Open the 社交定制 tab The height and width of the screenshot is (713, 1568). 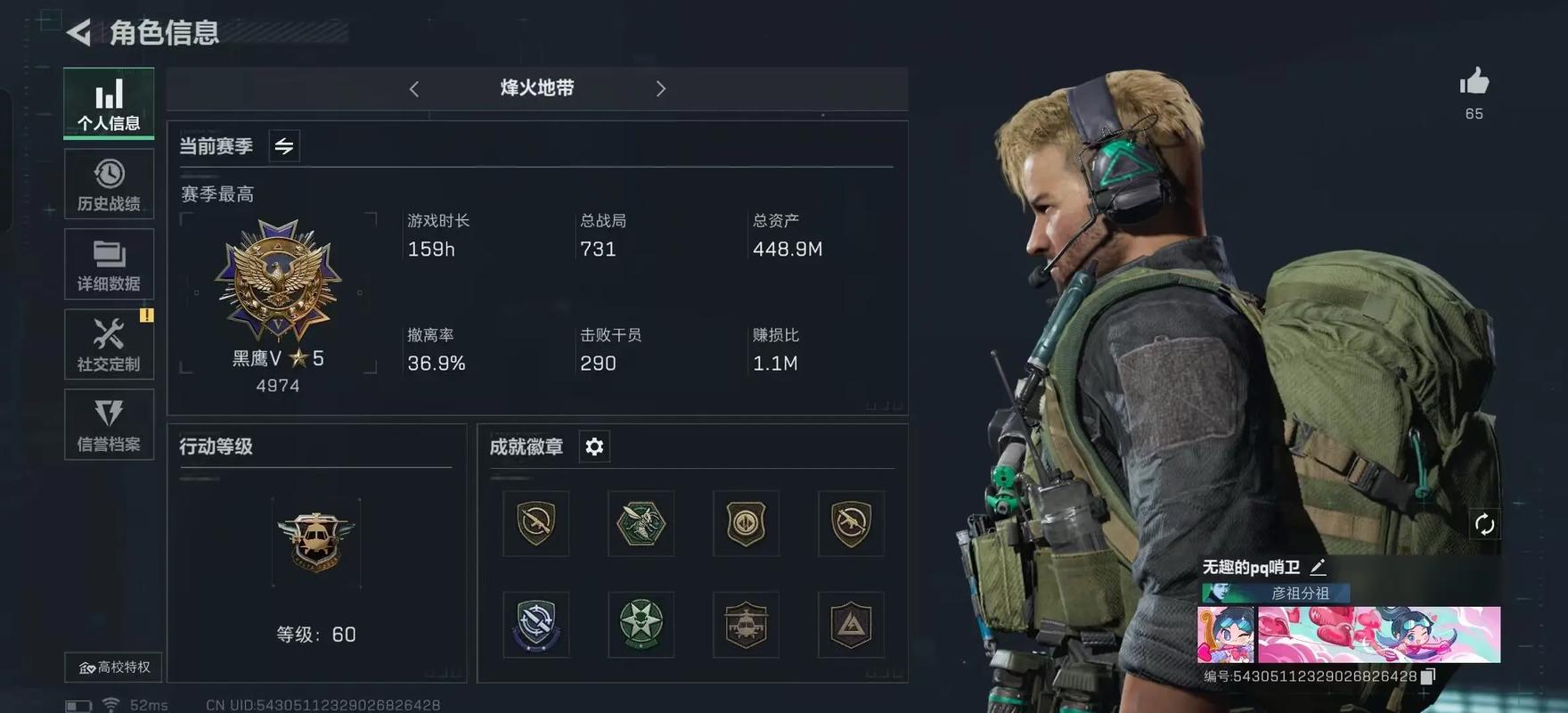click(x=109, y=344)
